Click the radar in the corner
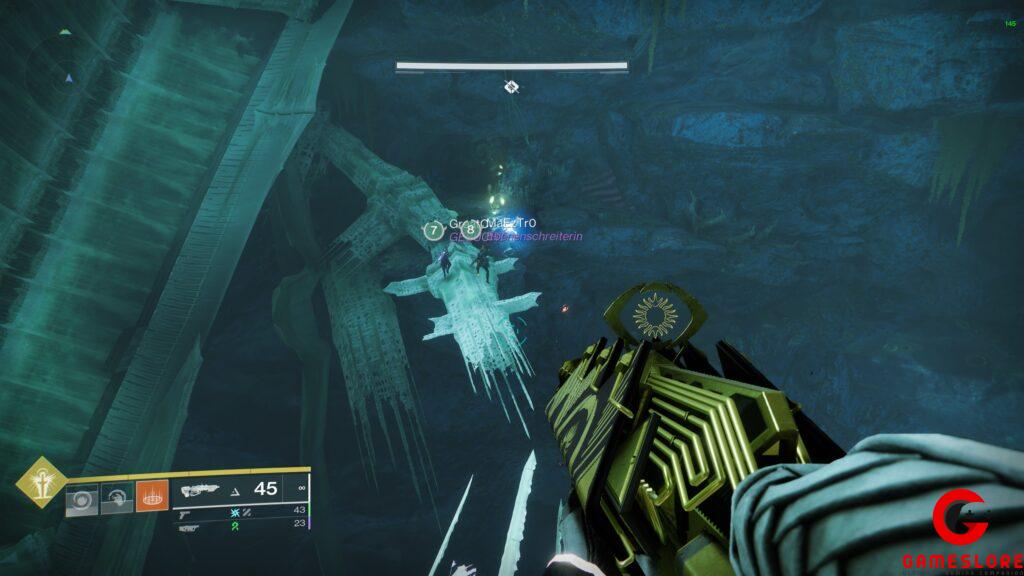The height and width of the screenshot is (576, 1024). 67,73
